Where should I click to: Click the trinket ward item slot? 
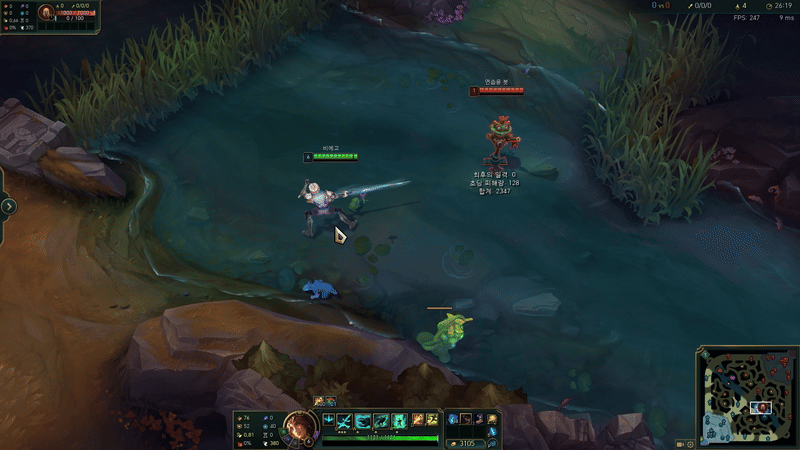pos(493,419)
